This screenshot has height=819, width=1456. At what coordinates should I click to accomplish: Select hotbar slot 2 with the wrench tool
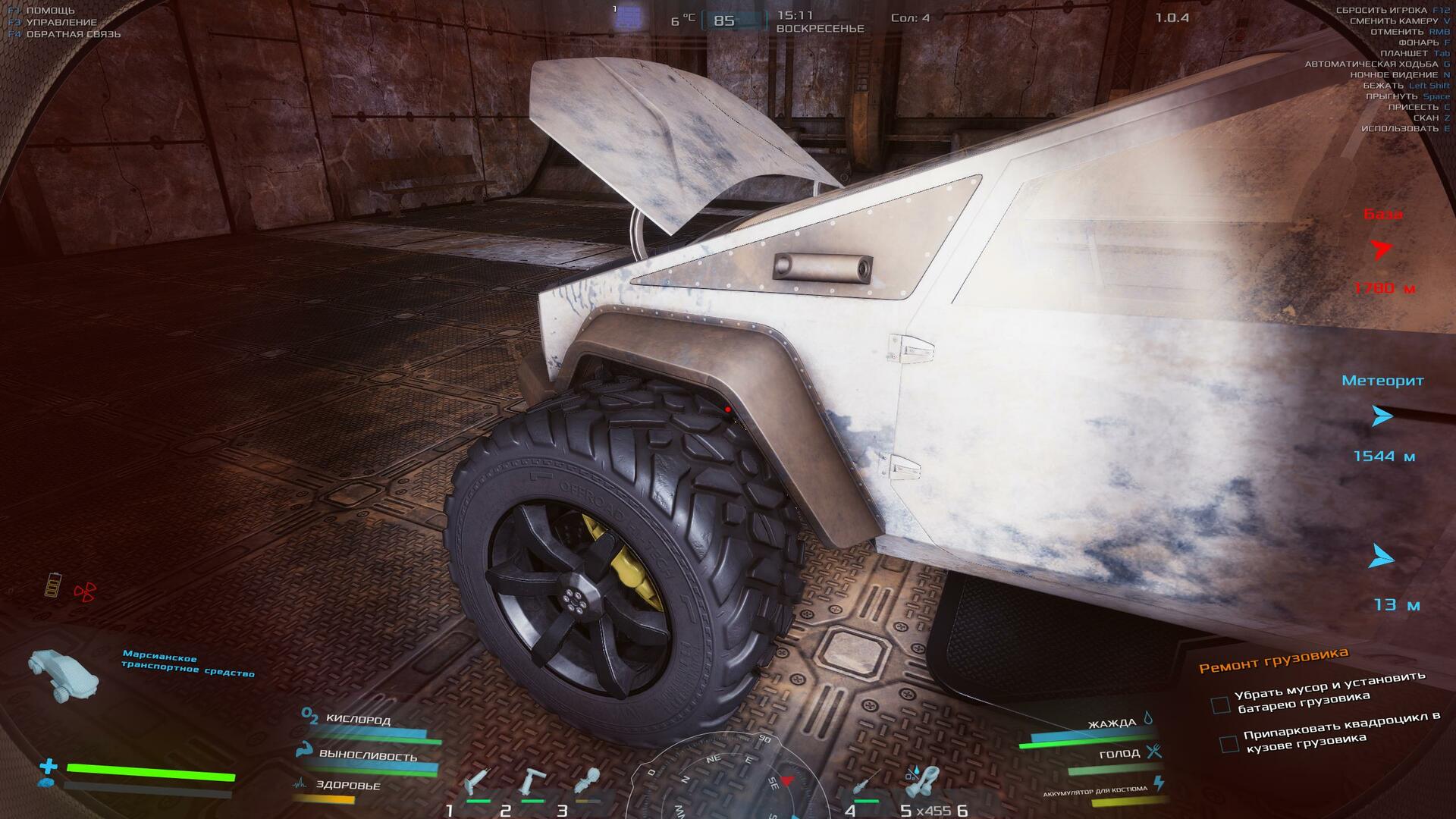tap(532, 781)
